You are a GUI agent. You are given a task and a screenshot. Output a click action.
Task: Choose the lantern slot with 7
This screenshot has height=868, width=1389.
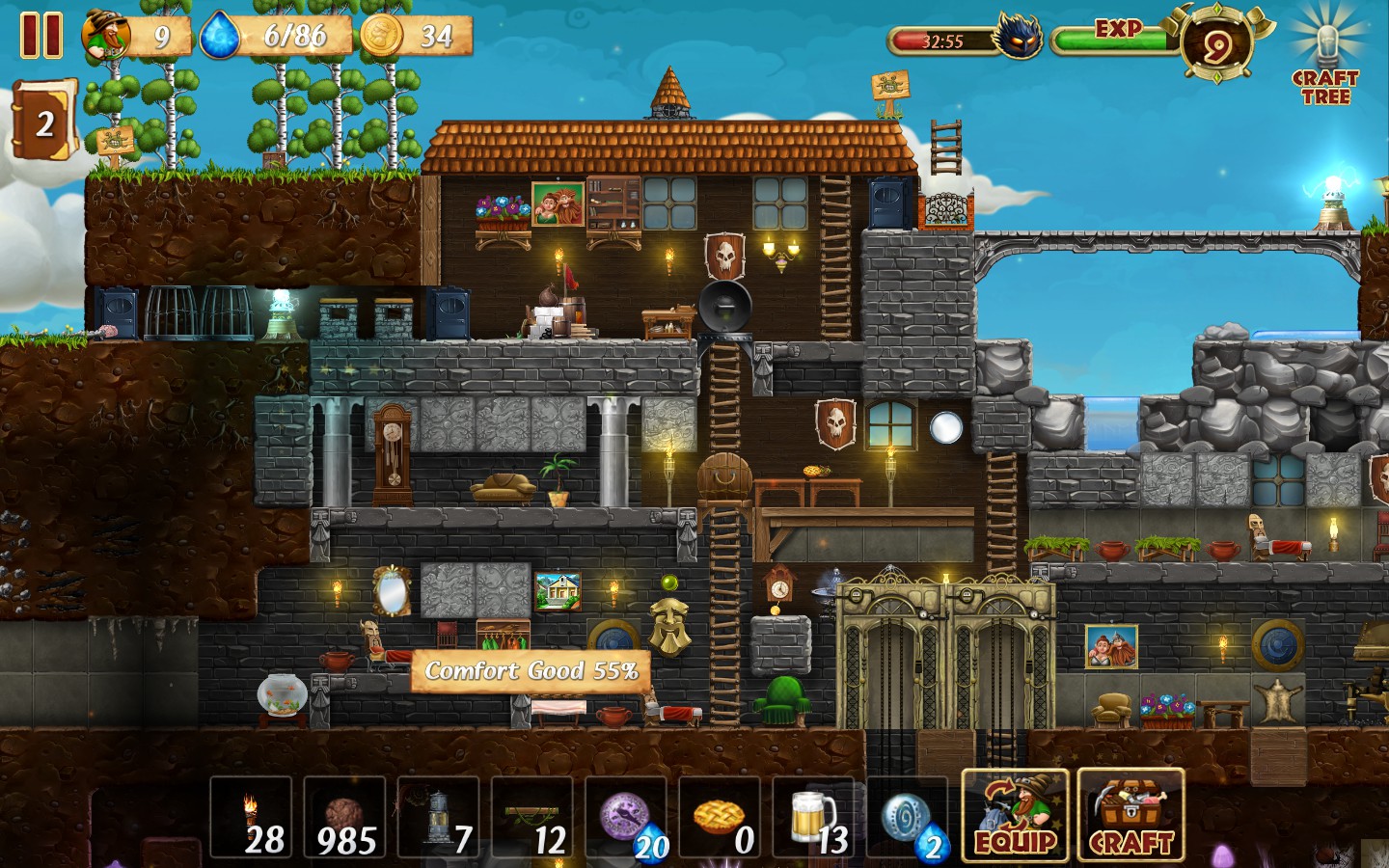tap(439, 818)
